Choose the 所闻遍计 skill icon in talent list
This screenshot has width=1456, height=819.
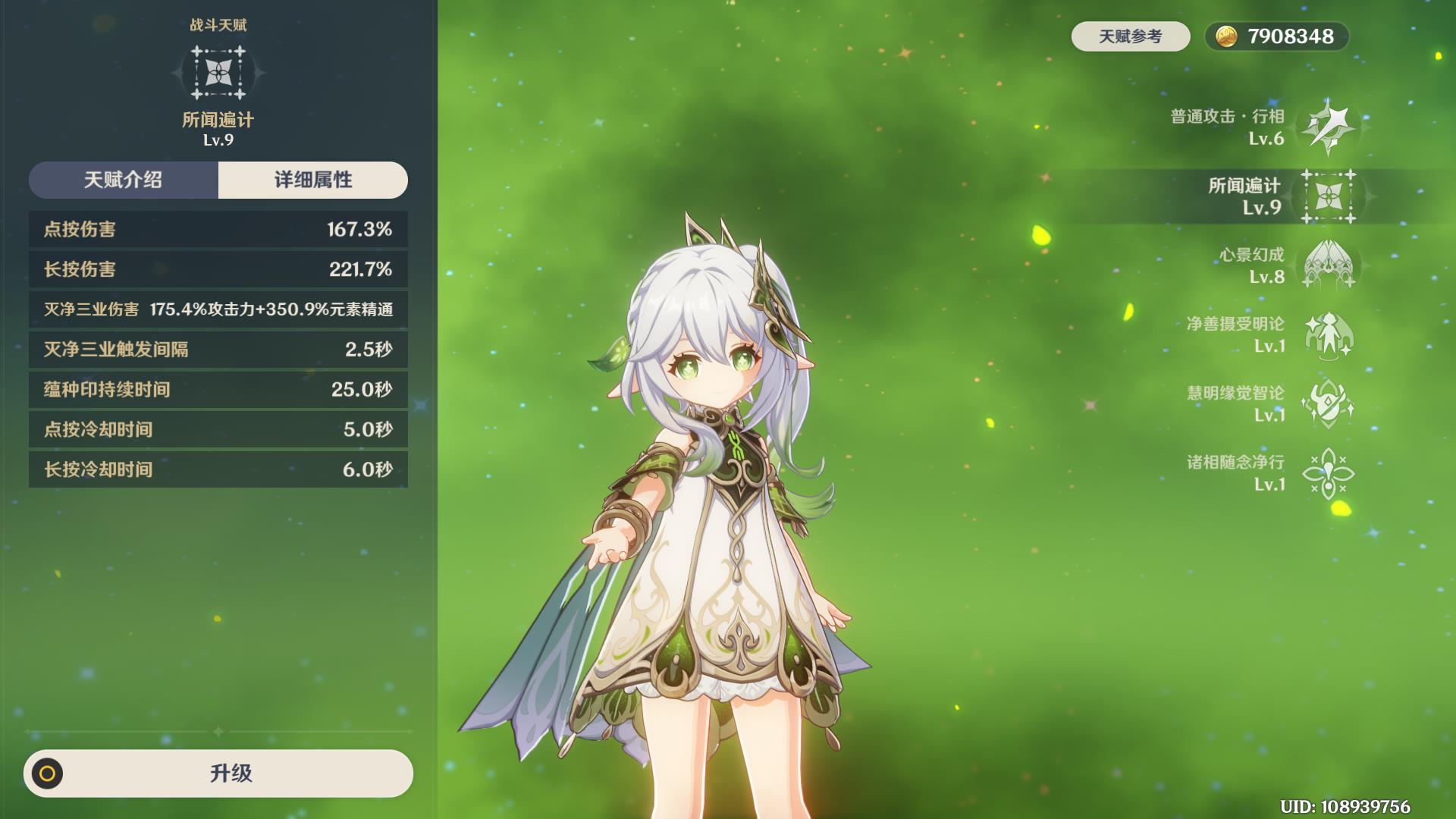(x=1328, y=196)
